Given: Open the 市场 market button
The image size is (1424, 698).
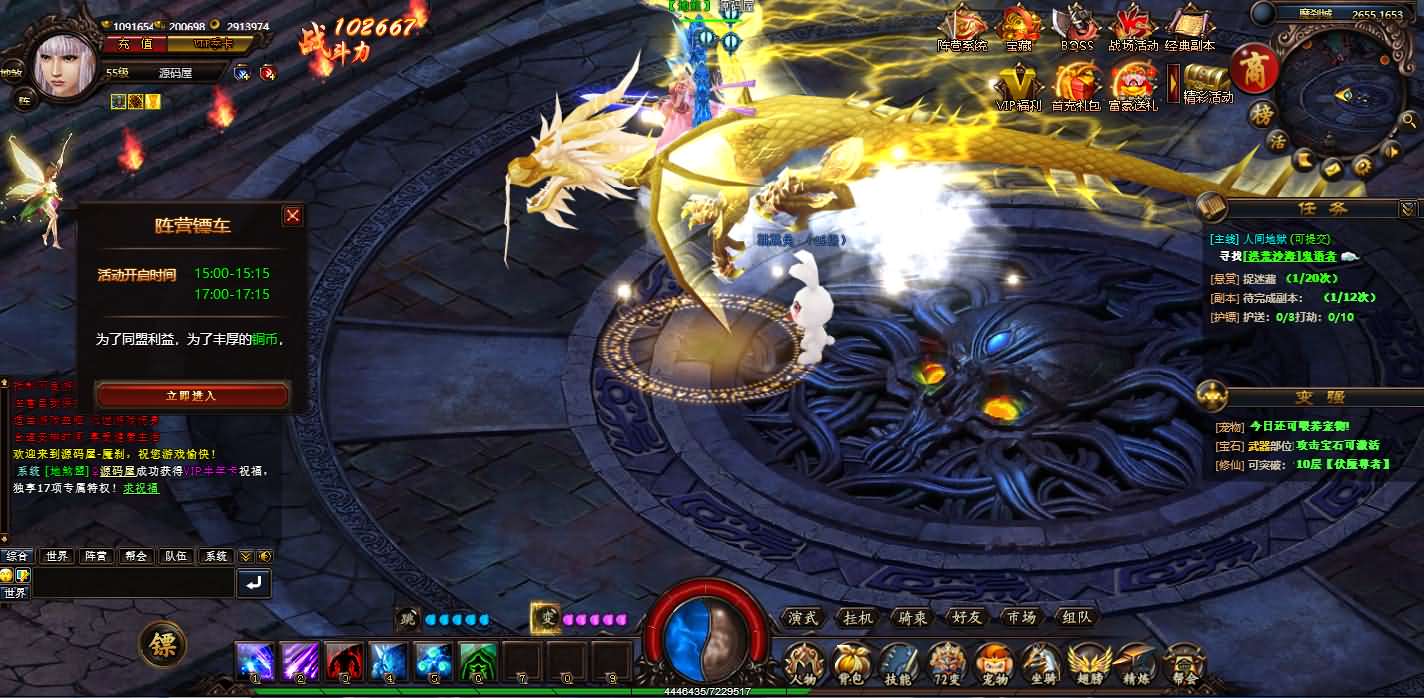Looking at the screenshot, I should pos(1021,617).
